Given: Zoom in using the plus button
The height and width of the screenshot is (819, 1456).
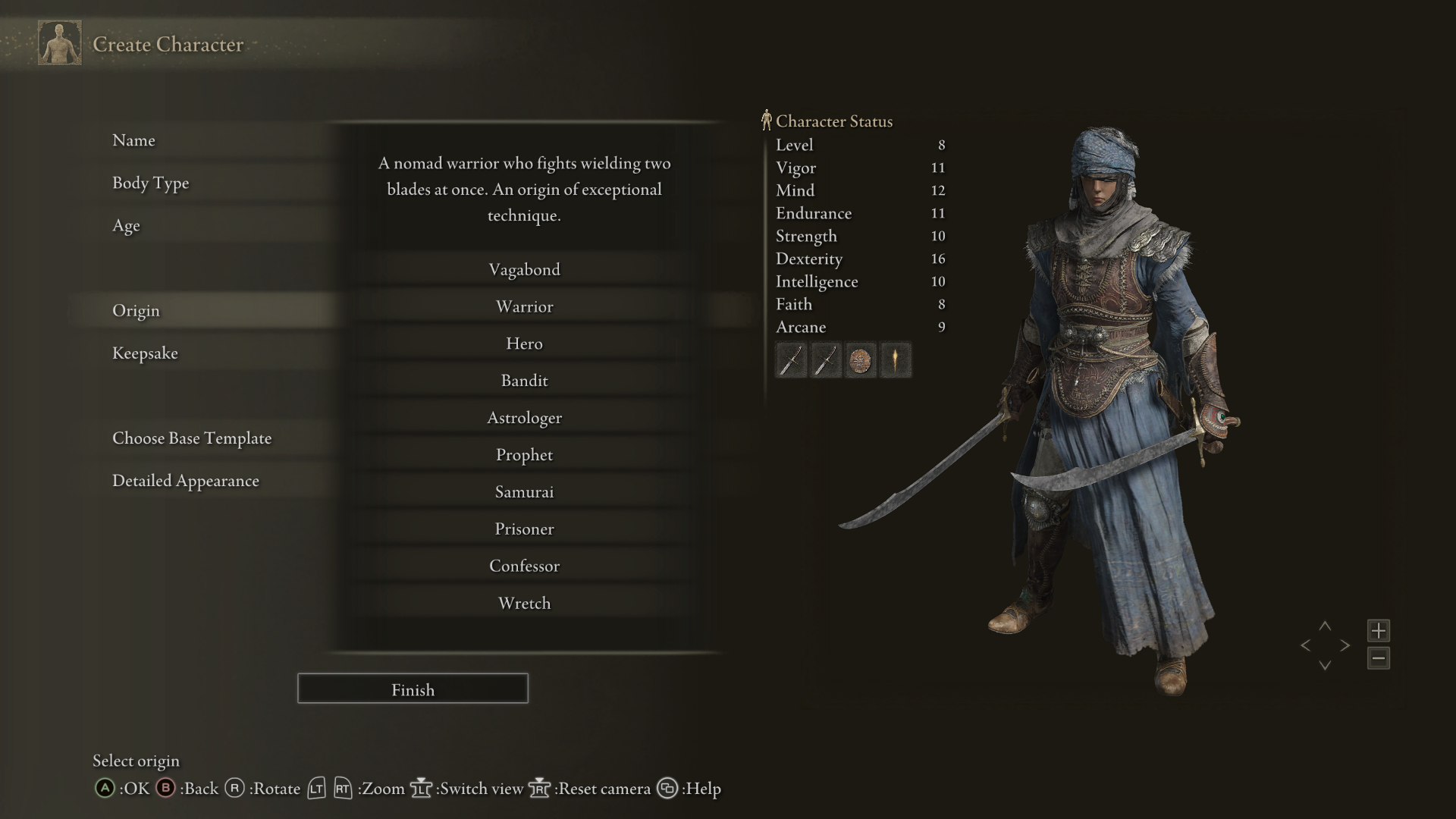Looking at the screenshot, I should click(1379, 630).
